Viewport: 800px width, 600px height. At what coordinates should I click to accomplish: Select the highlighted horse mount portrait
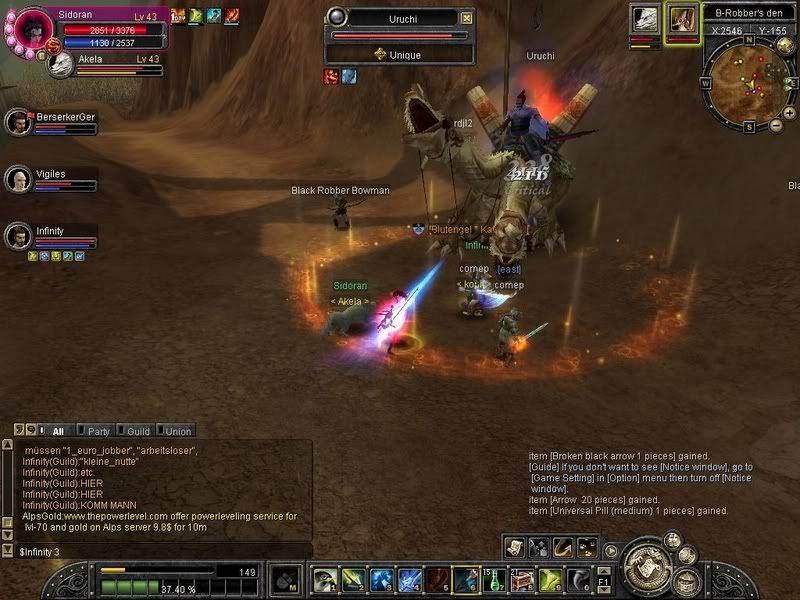[x=683, y=20]
